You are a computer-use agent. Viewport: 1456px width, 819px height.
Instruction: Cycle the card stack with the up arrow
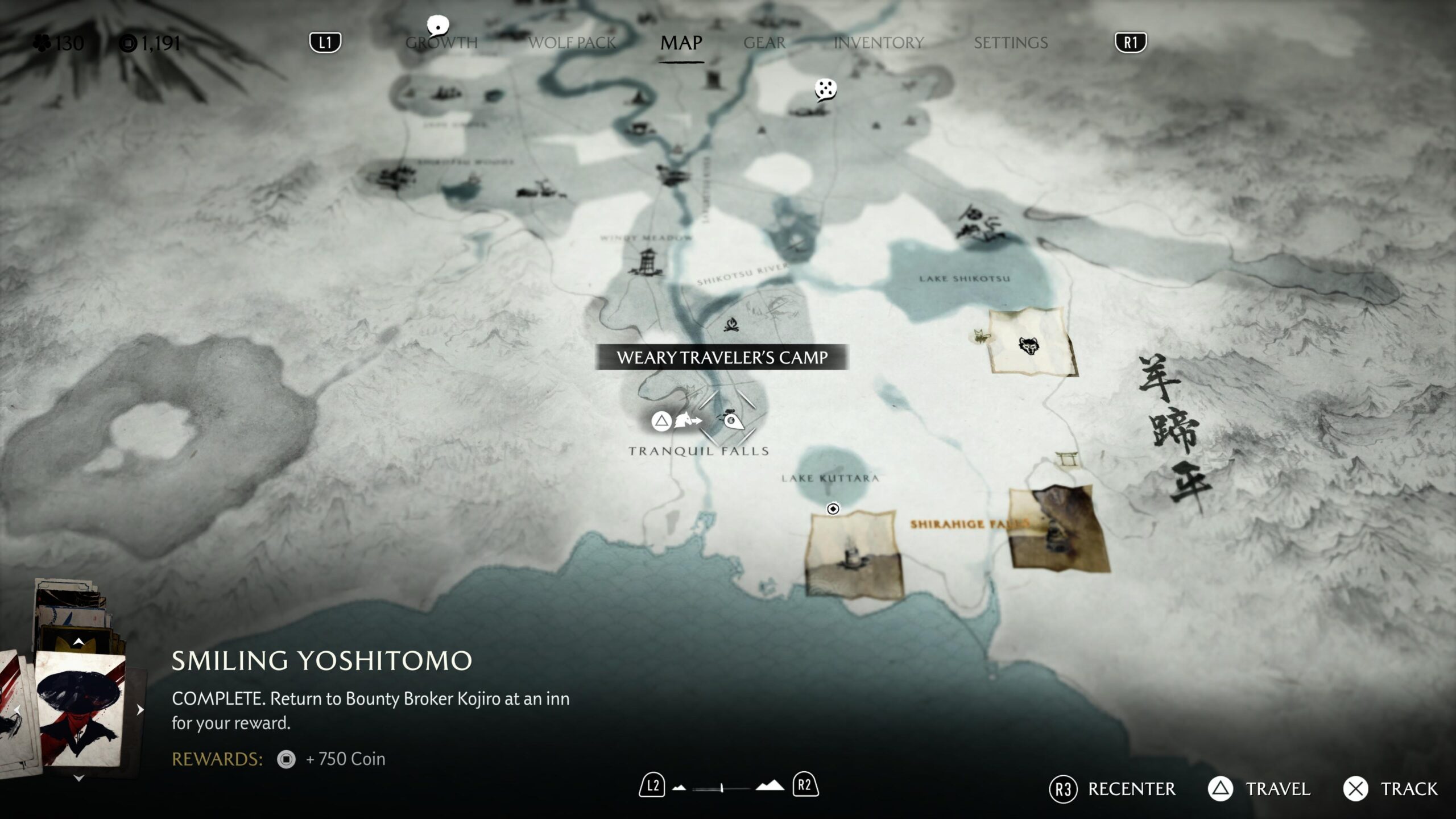click(x=78, y=642)
